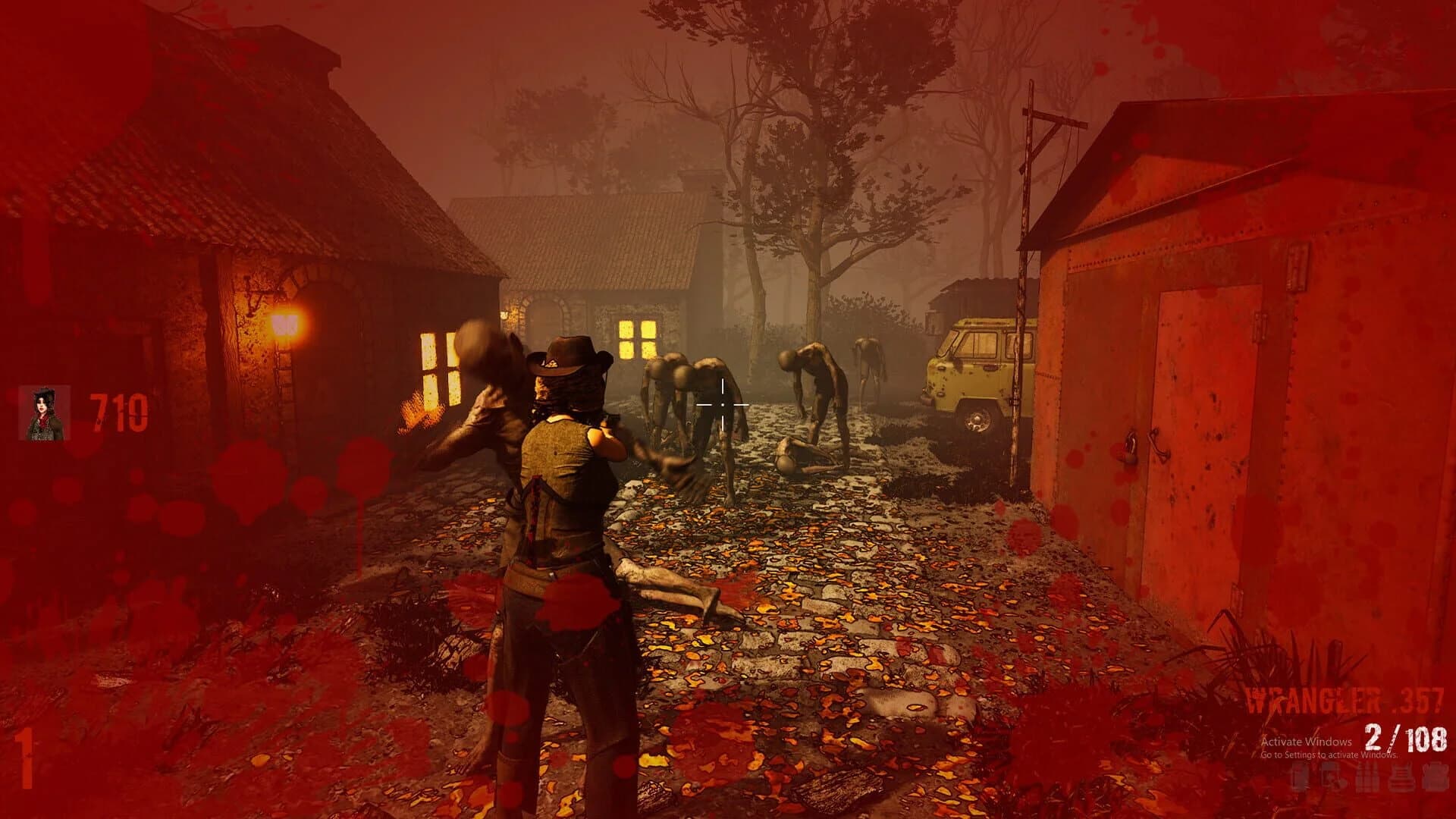Select the pistol inventory slot icon
The width and height of the screenshot is (1456, 819).
point(1332,775)
